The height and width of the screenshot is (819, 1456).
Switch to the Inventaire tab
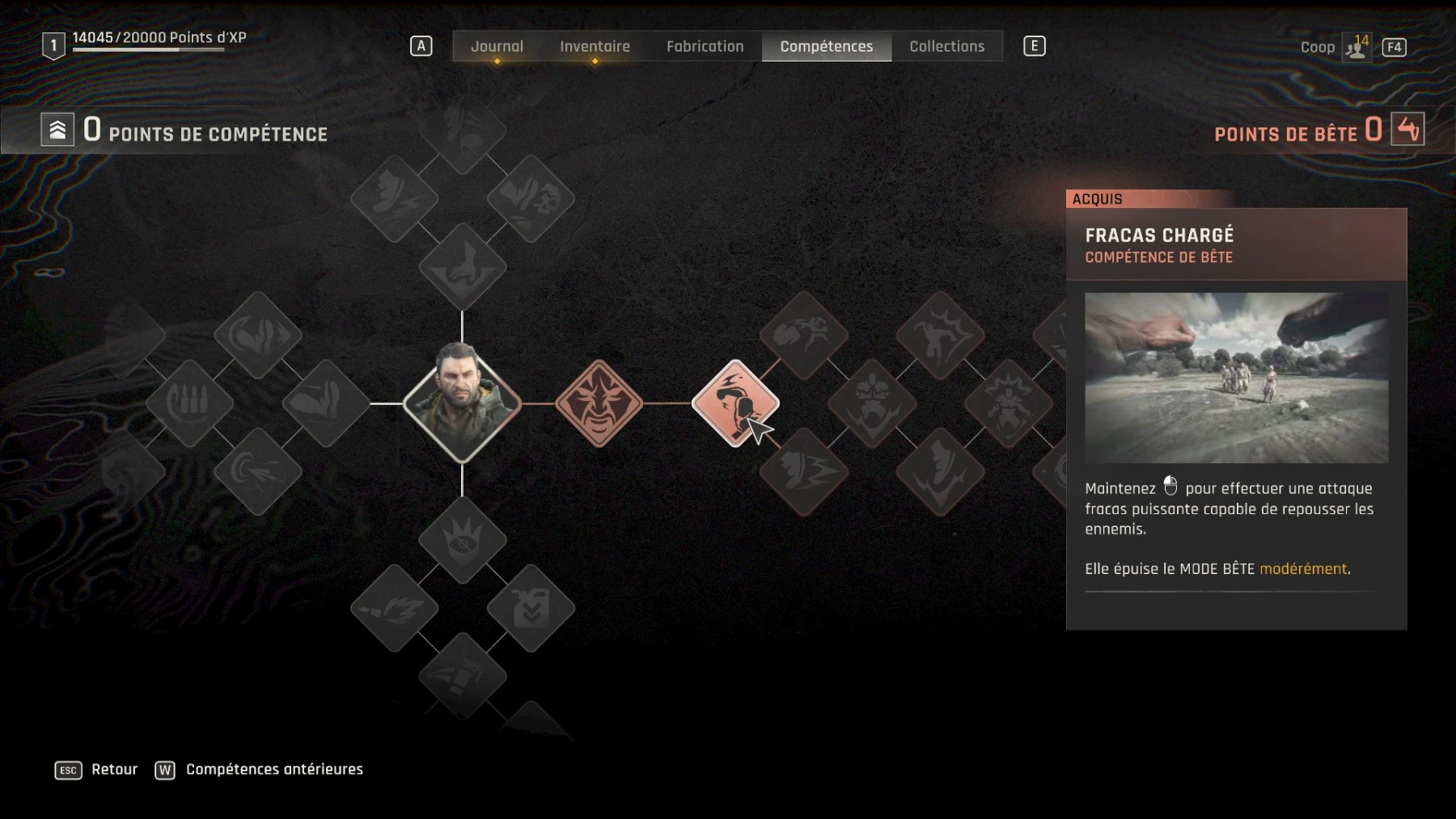[x=595, y=47]
